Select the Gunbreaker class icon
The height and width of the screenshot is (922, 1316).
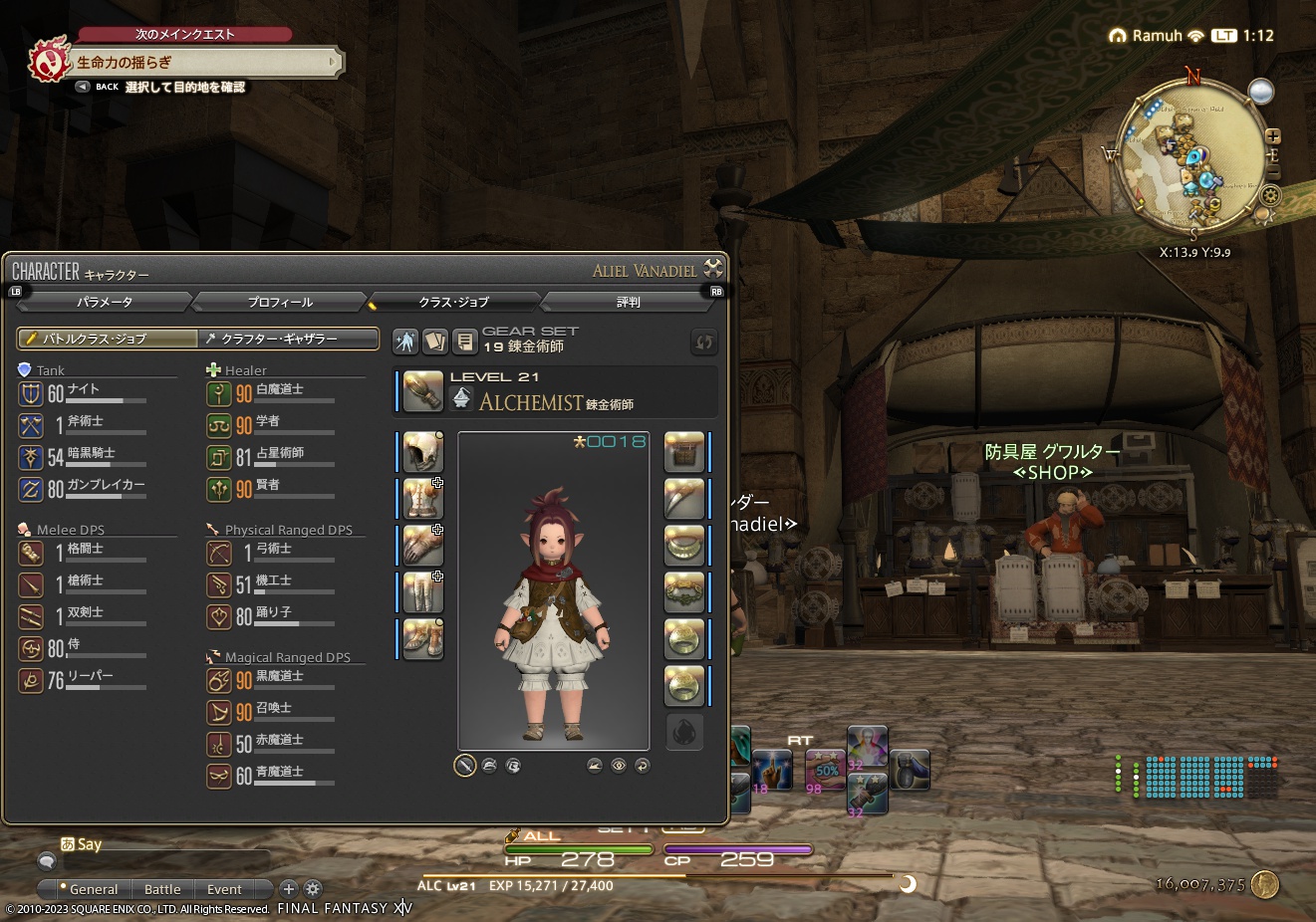(x=32, y=490)
